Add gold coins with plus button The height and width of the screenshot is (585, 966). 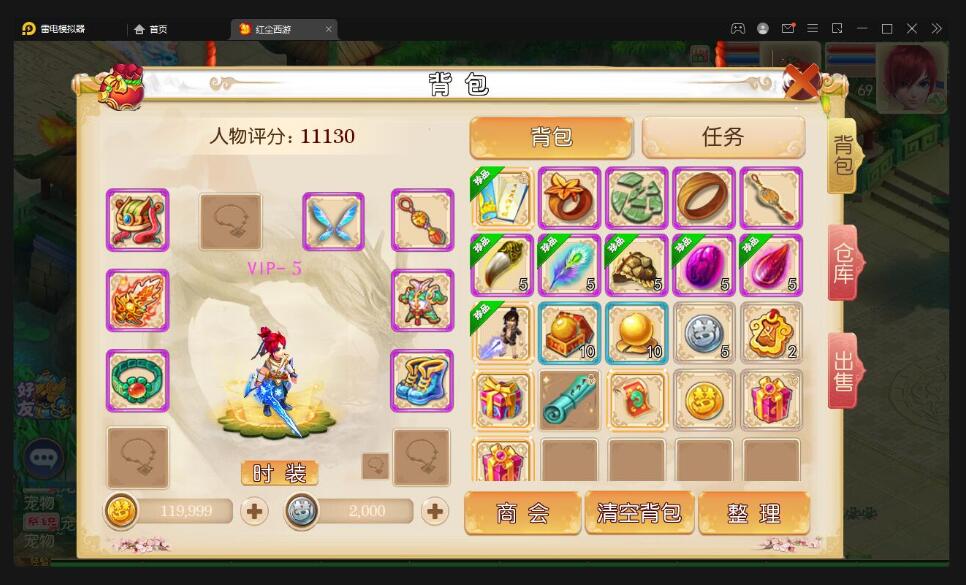(x=255, y=511)
